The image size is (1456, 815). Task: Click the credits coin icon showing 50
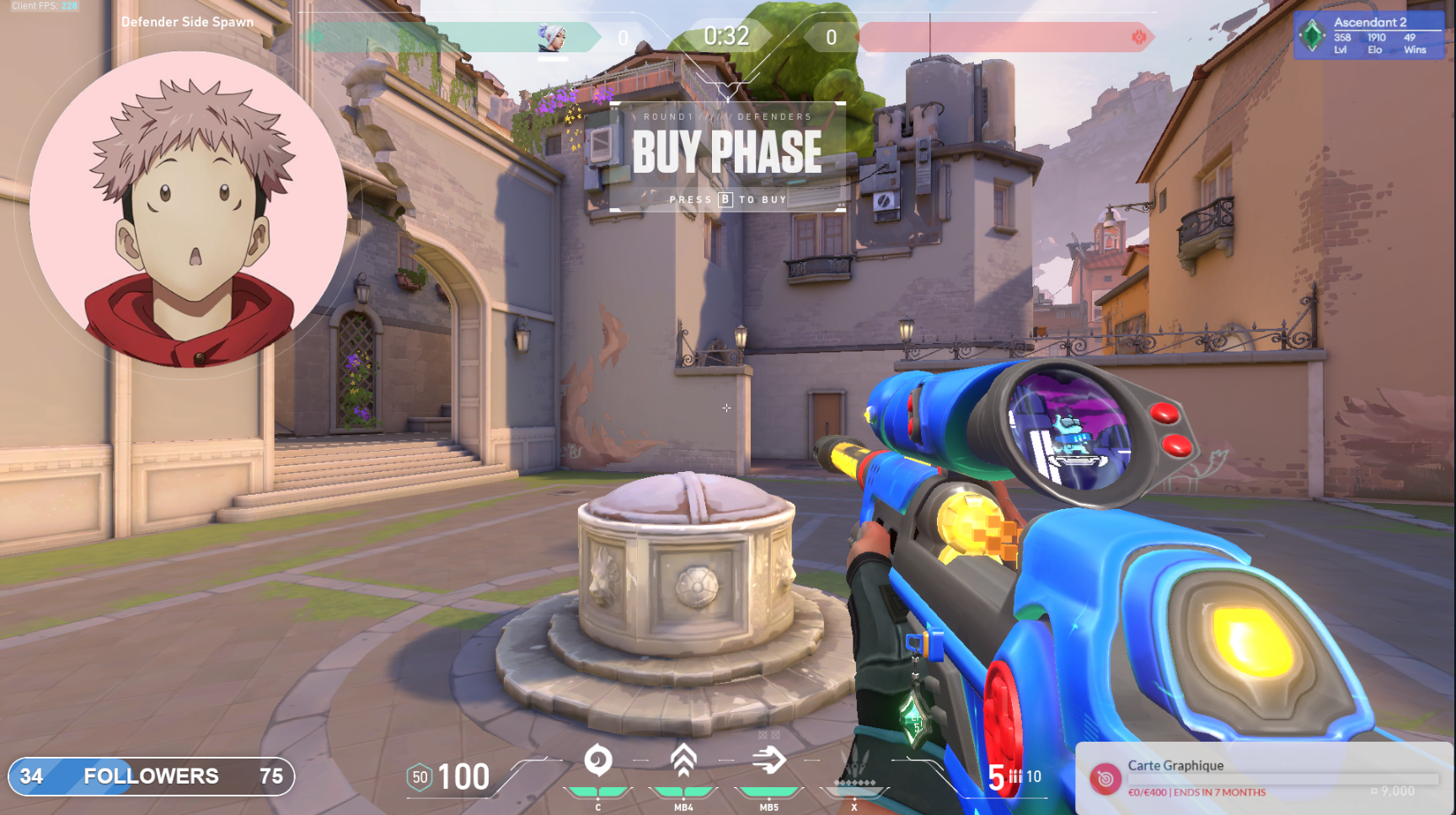[x=419, y=775]
